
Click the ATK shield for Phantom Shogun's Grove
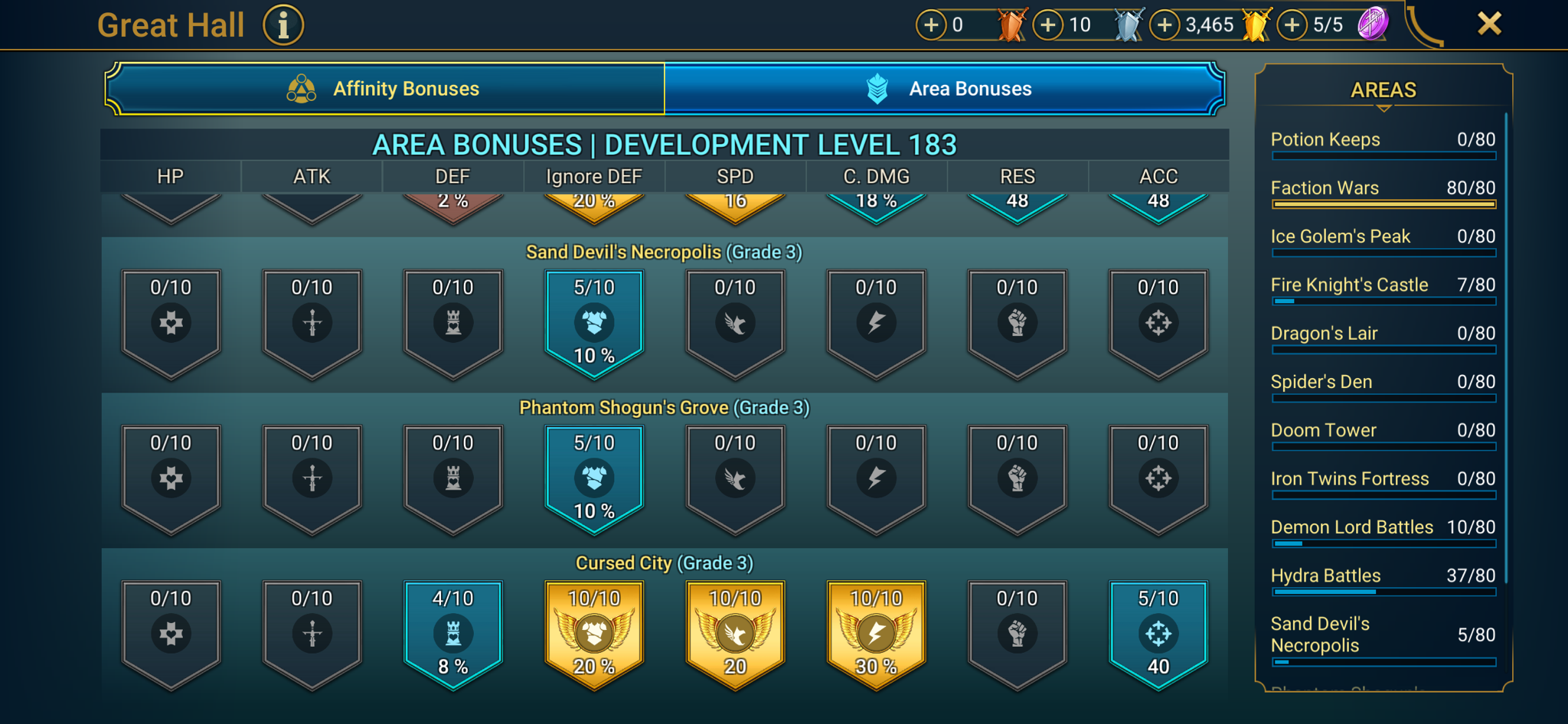coord(312,476)
